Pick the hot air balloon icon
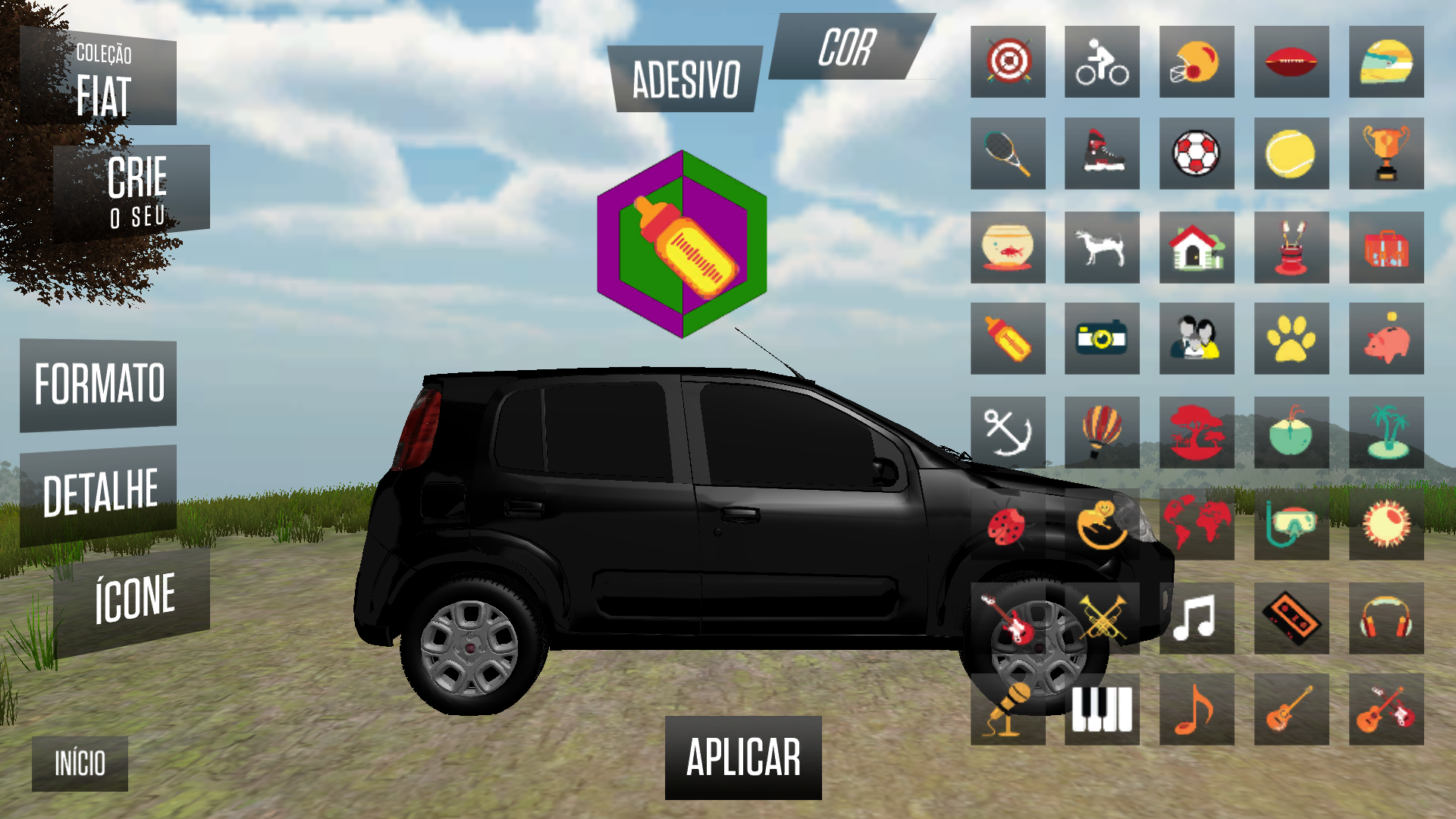The width and height of the screenshot is (1456, 819). pos(1102,432)
